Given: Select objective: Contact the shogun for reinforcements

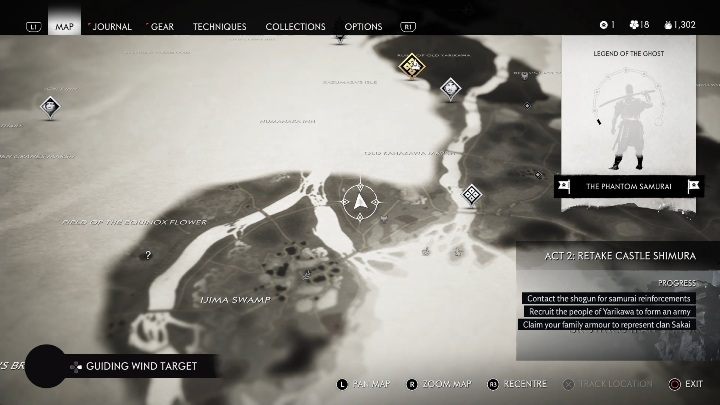Looking at the screenshot, I should point(606,299).
